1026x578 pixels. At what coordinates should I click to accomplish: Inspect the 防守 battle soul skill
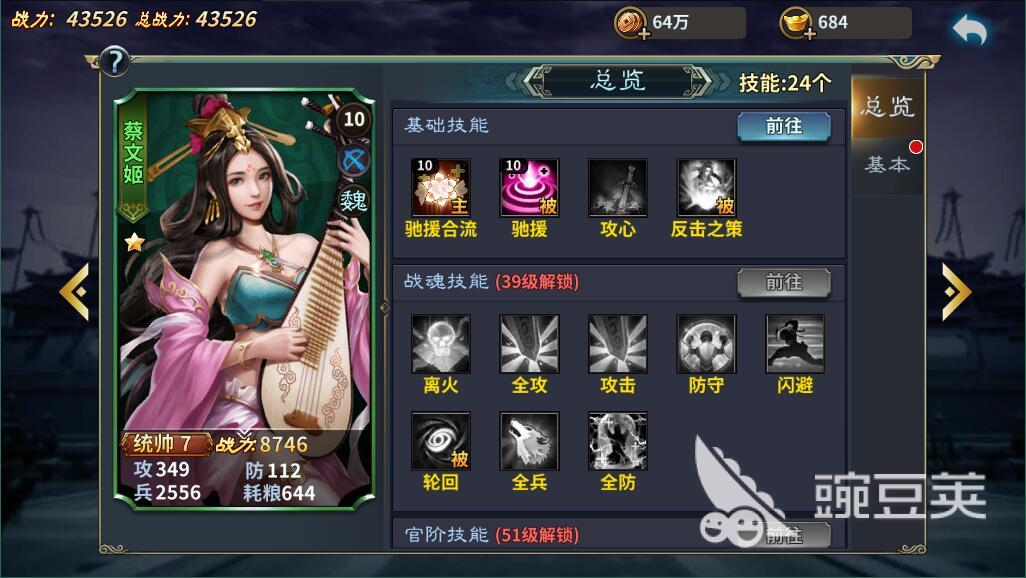point(706,344)
